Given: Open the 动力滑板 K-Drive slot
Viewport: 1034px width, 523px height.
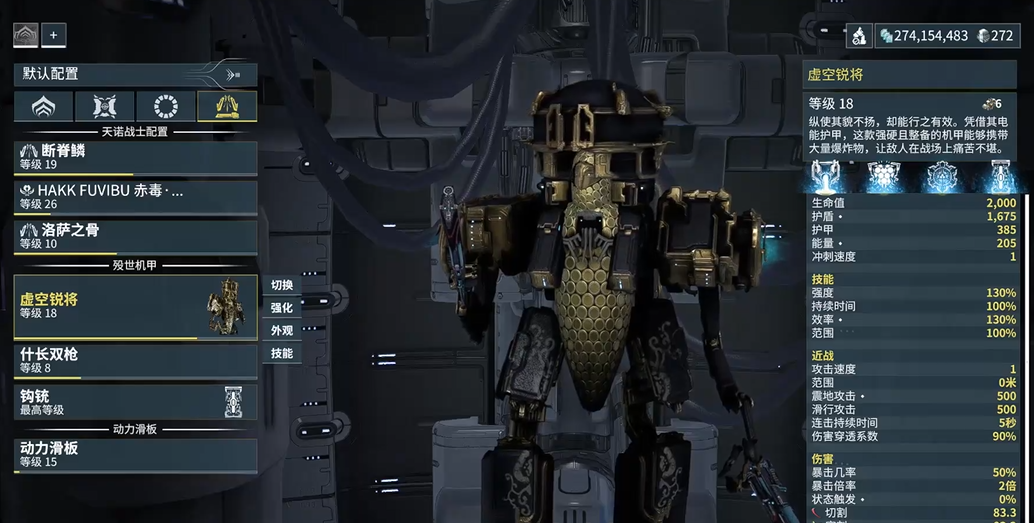Looking at the screenshot, I should pos(135,454).
